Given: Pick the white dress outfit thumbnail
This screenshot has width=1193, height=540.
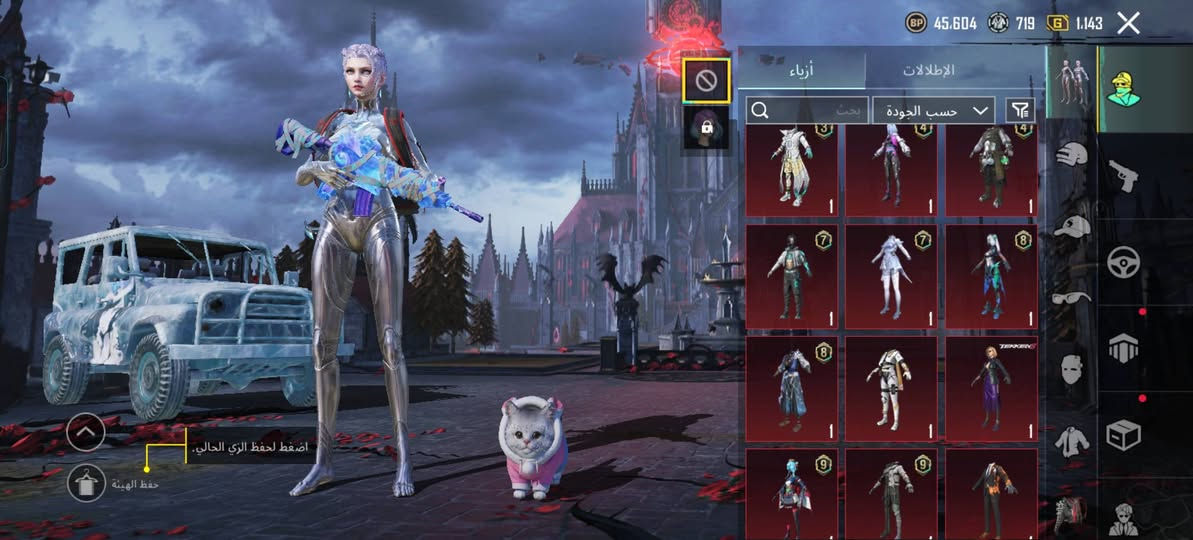Looking at the screenshot, I should 891,275.
